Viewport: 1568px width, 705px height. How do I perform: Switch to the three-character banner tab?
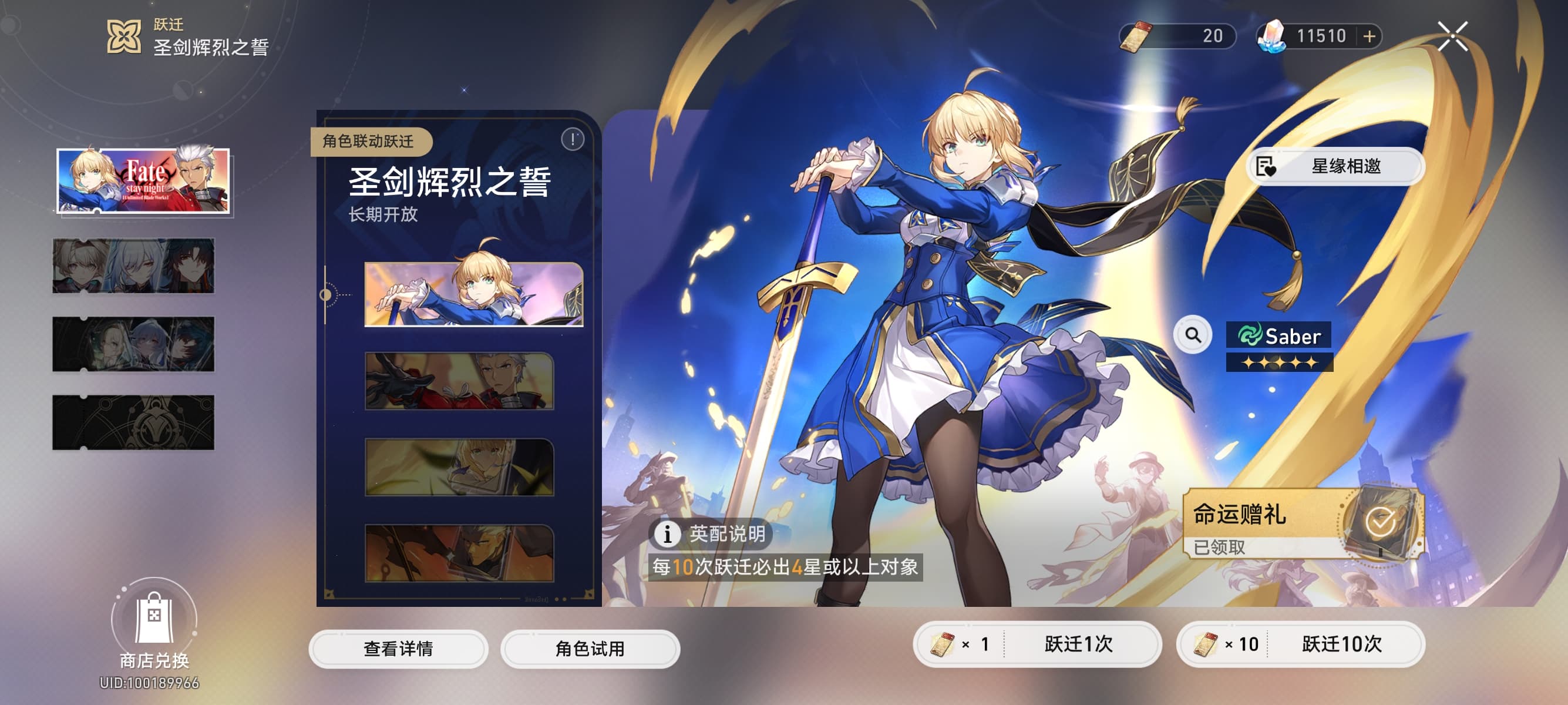[133, 266]
